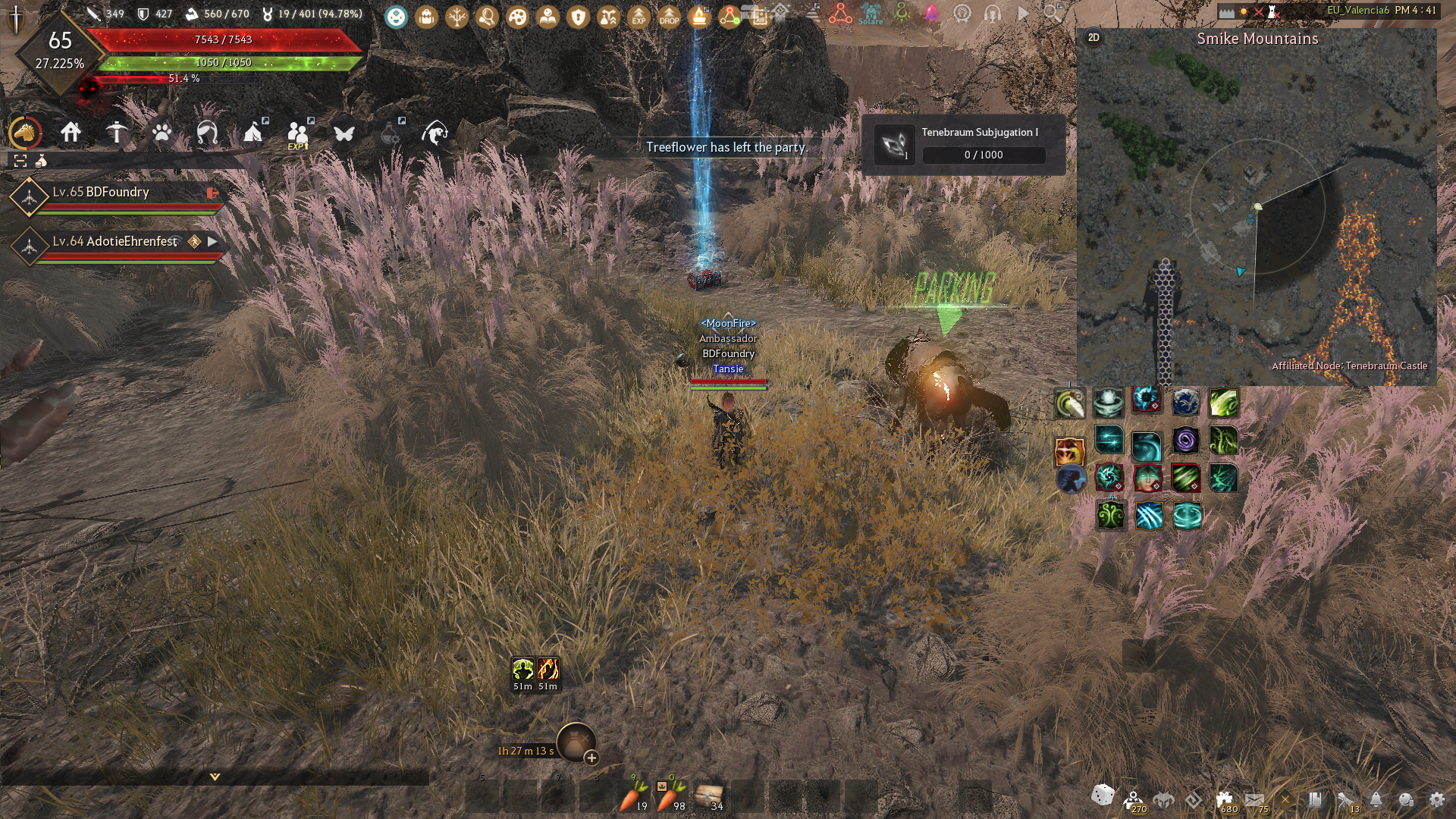Open the house residence icon
Viewport: 1456px width, 819px height.
point(71,133)
